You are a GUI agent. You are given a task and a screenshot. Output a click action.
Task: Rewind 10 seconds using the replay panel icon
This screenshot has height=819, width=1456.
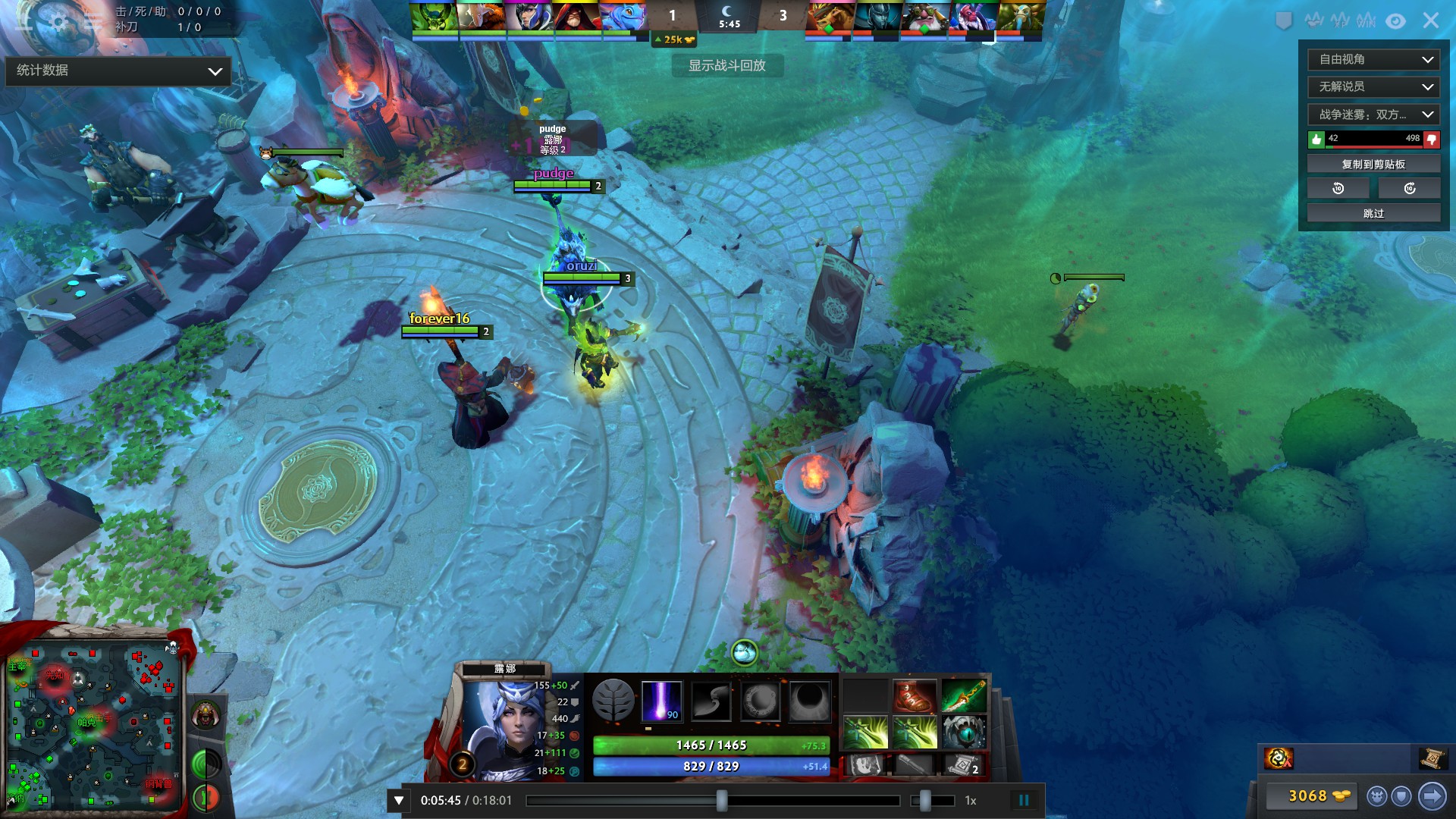point(1338,187)
